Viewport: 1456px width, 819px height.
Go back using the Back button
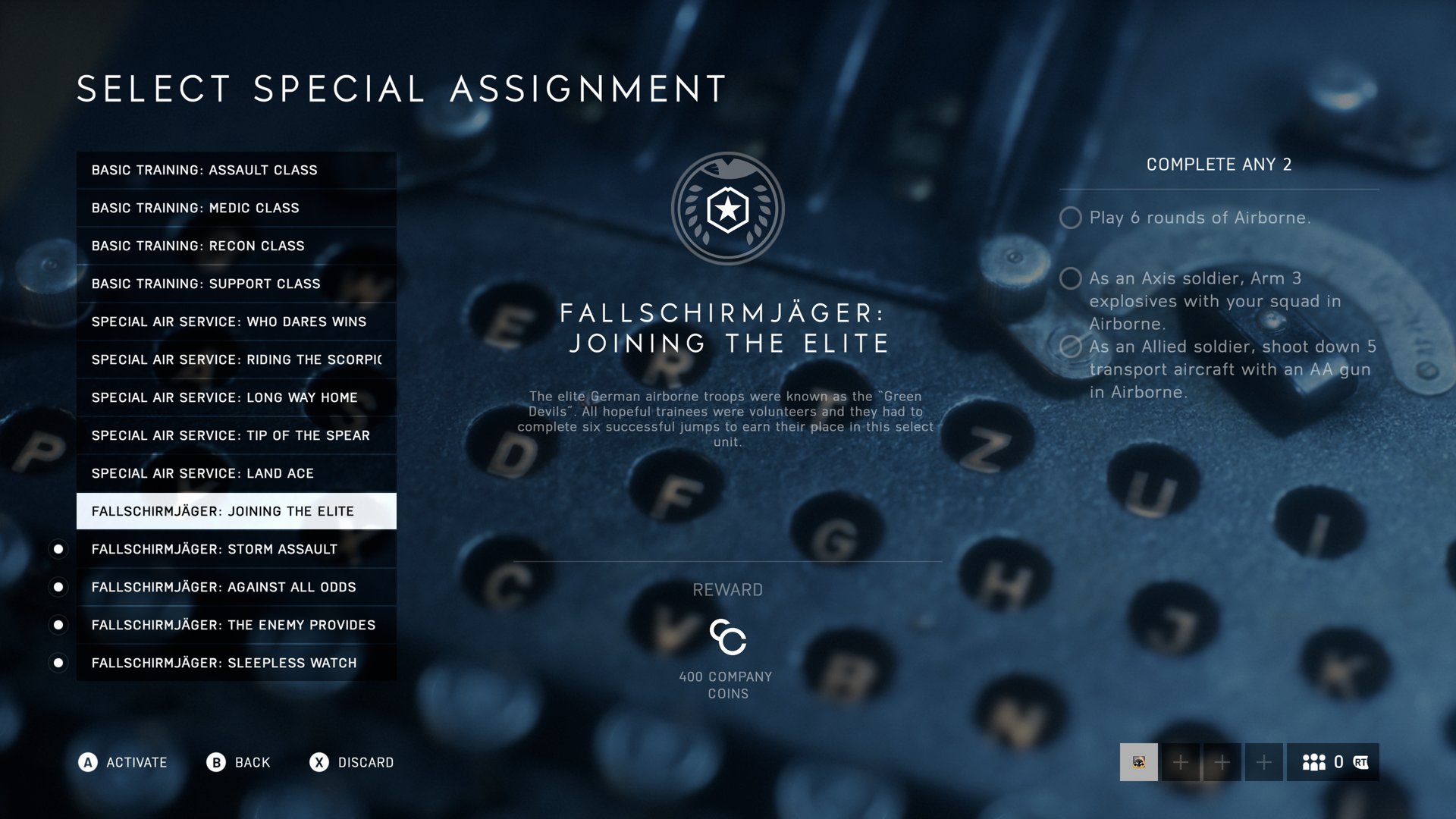click(239, 762)
